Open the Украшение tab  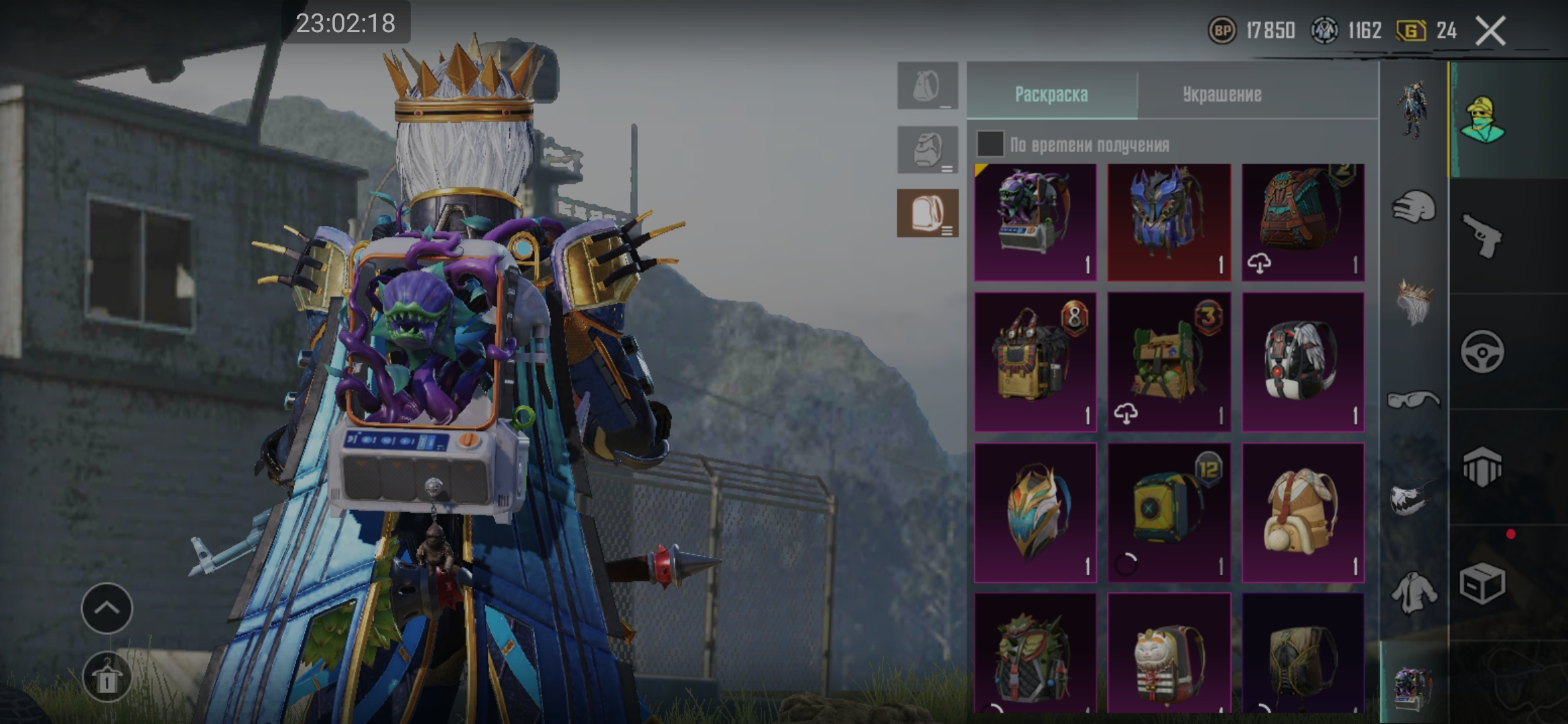[1222, 95]
